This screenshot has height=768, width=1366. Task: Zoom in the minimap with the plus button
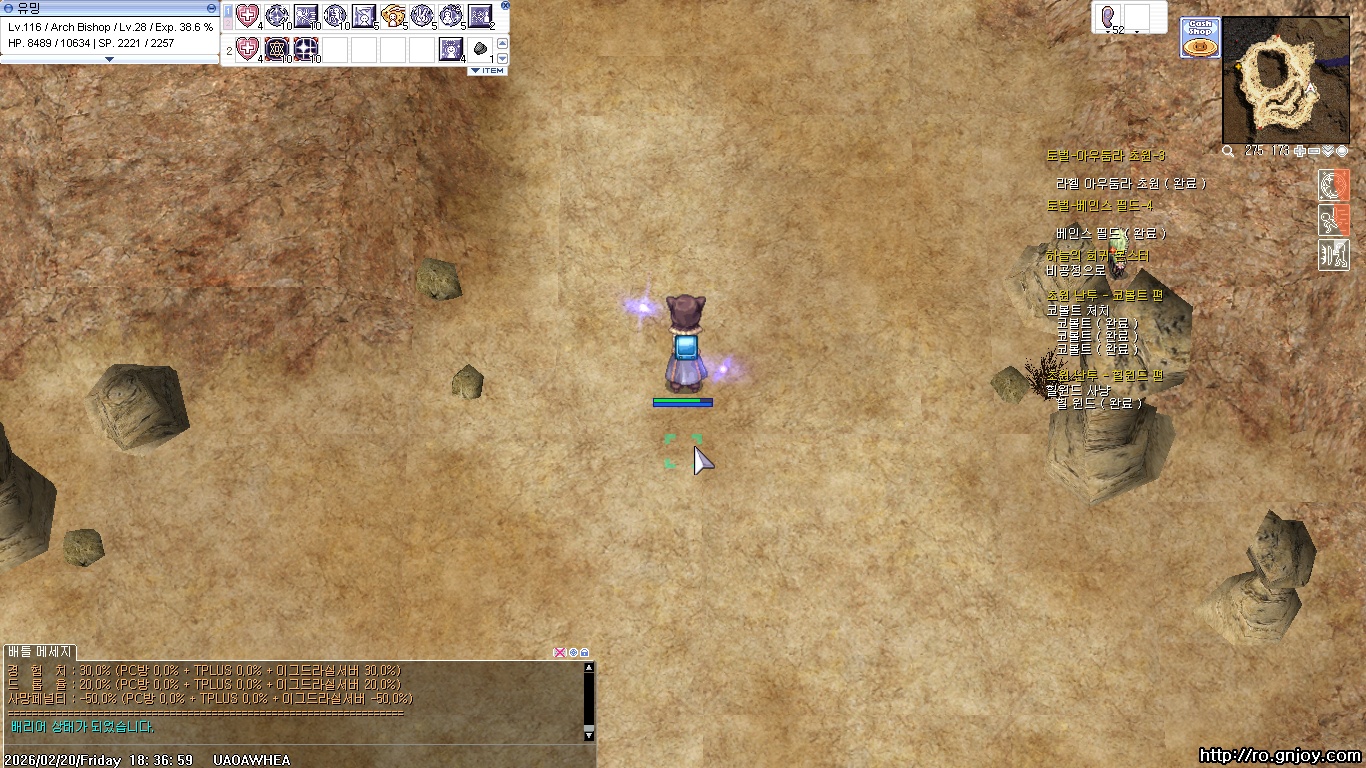(x=1300, y=151)
